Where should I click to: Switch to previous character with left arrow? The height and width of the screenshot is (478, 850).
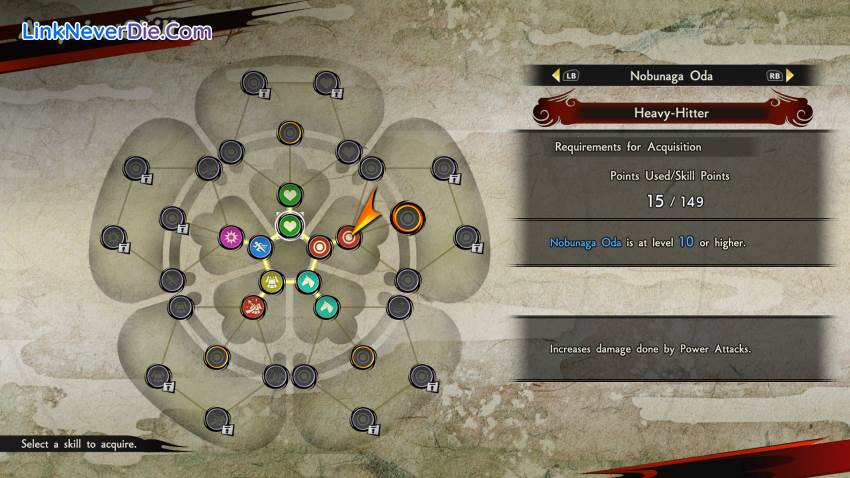click(x=555, y=75)
